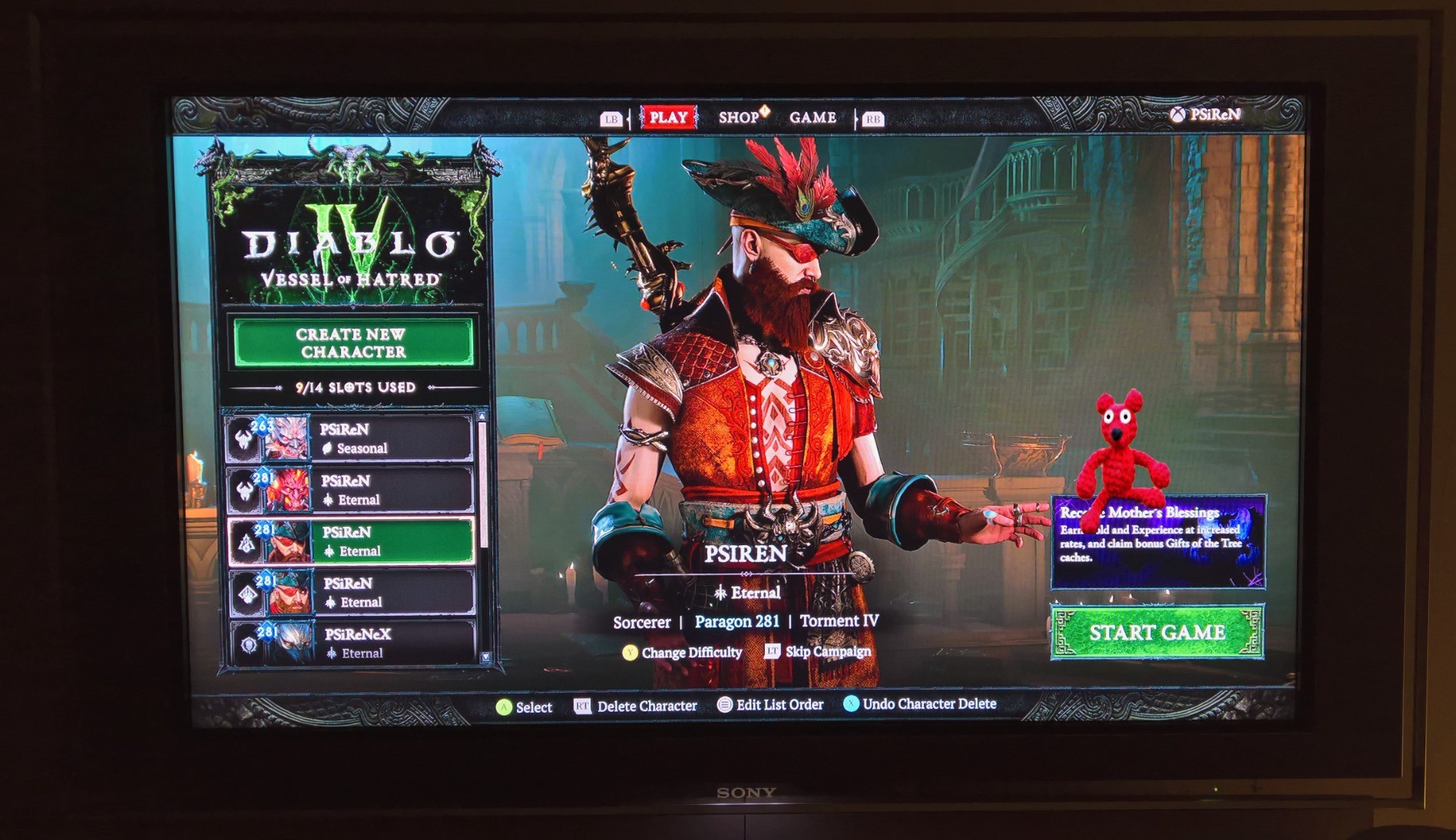This screenshot has width=1456, height=840.
Task: Open the Mother's Blessings event banner
Action: 1157,541
